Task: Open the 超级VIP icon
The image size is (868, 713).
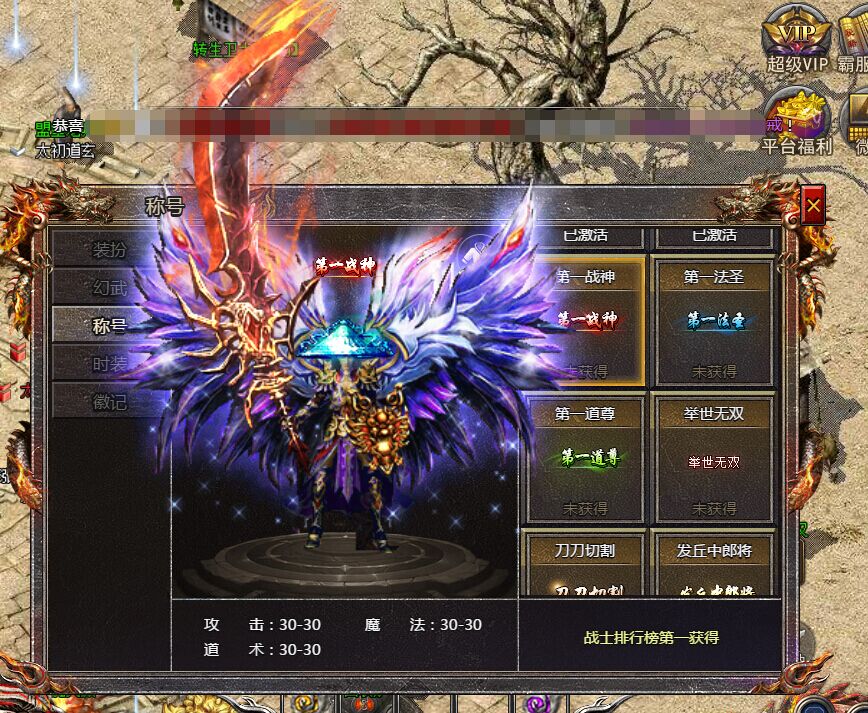Action: click(796, 36)
